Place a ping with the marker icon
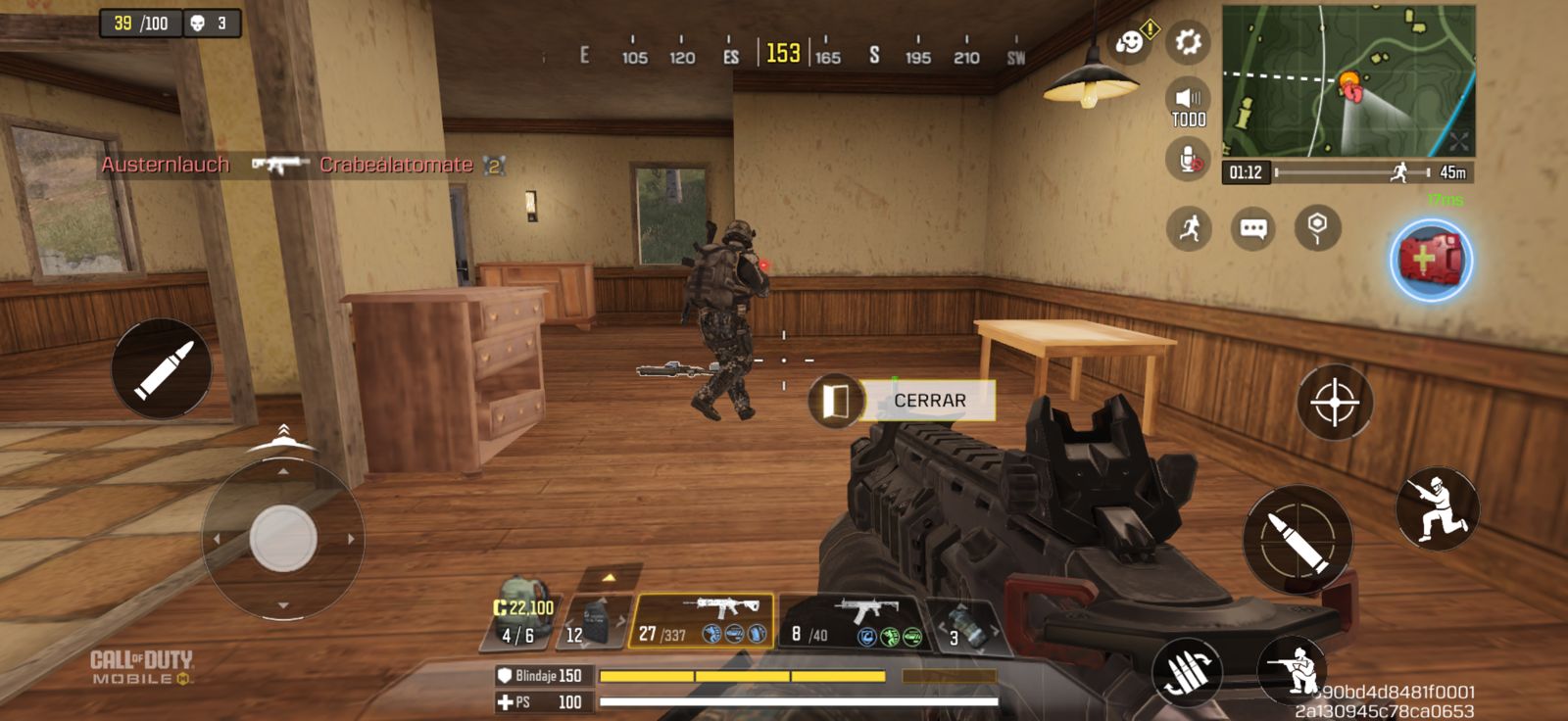Image resolution: width=1568 pixels, height=721 pixels. pos(1317,226)
